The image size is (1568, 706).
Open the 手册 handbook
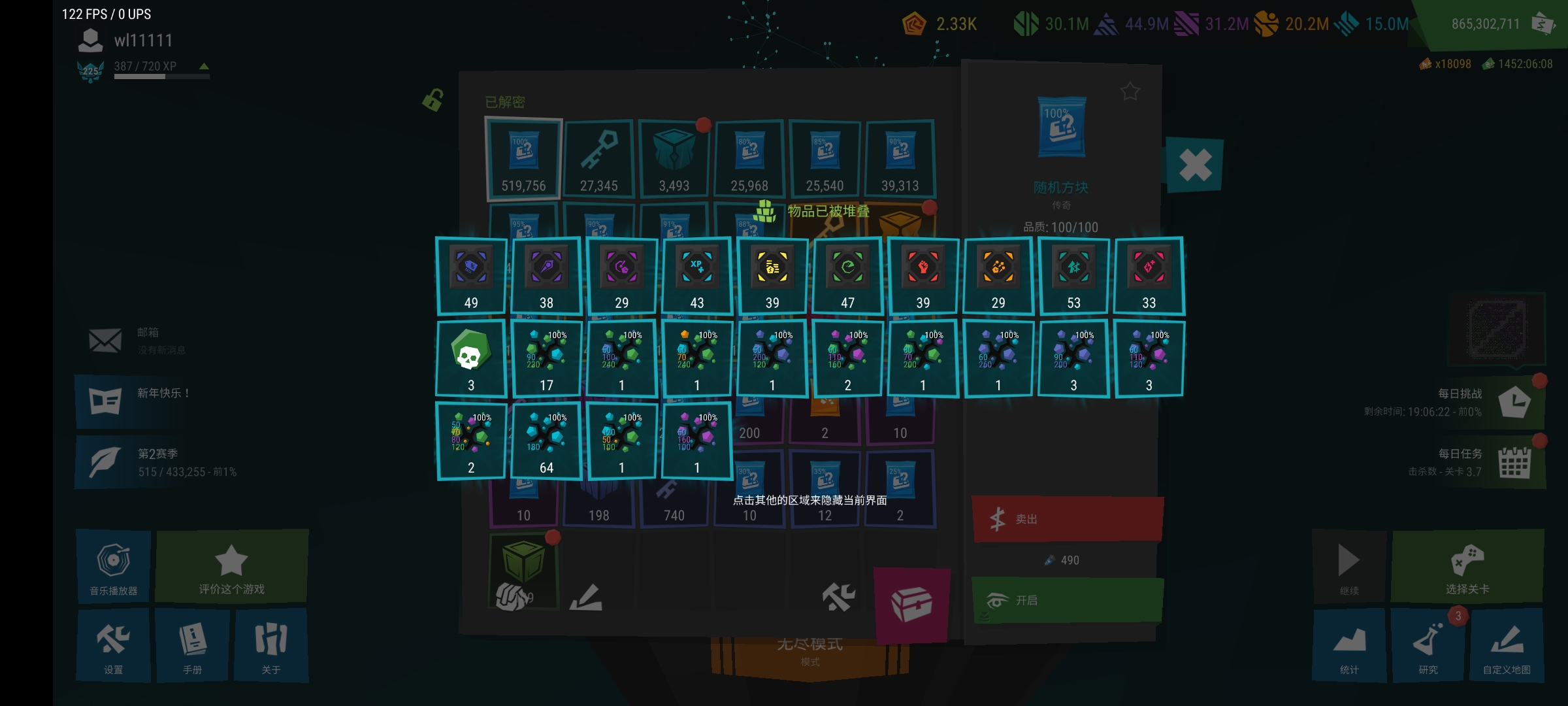[x=193, y=645]
